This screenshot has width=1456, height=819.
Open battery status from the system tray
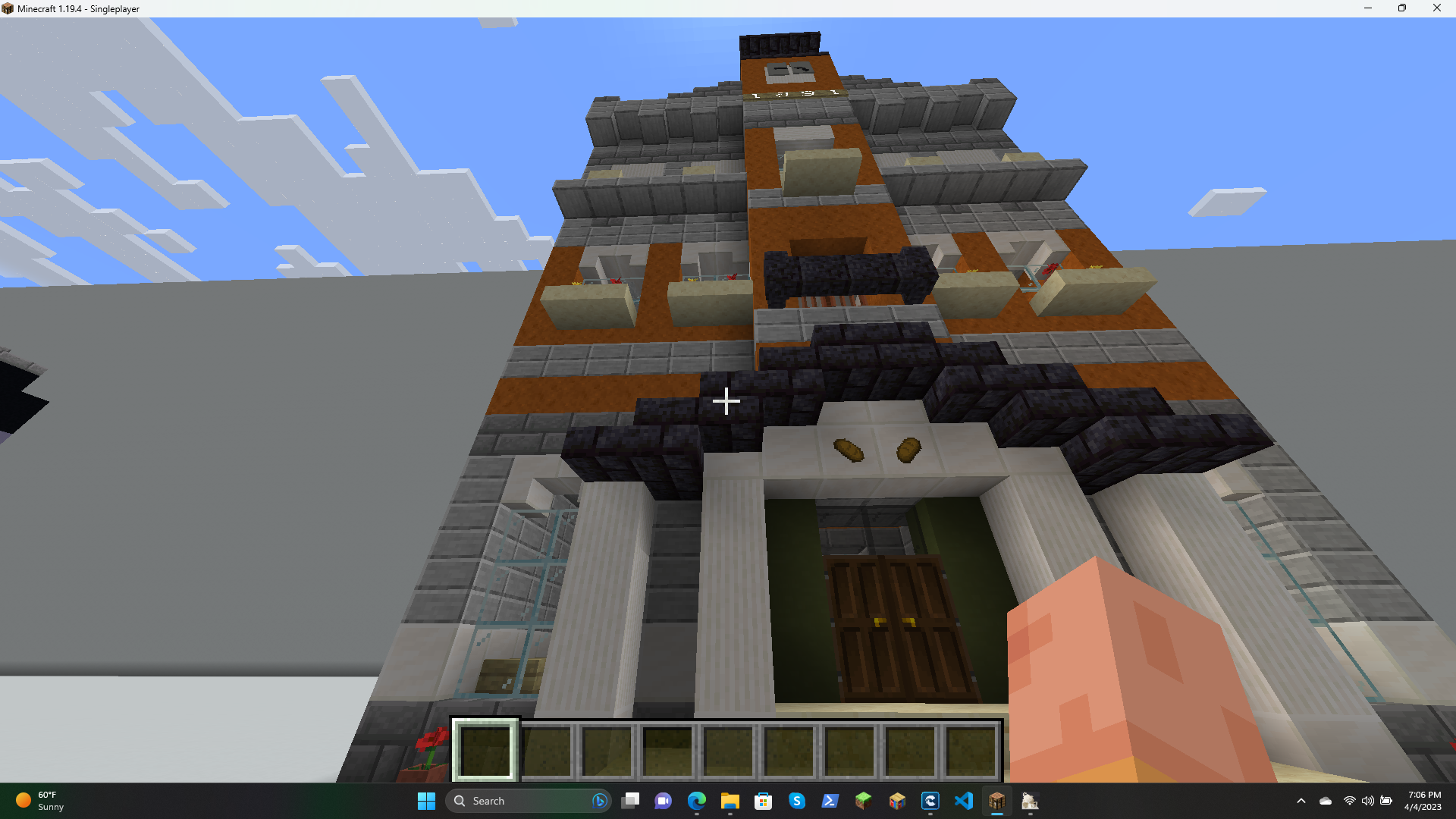(1388, 802)
